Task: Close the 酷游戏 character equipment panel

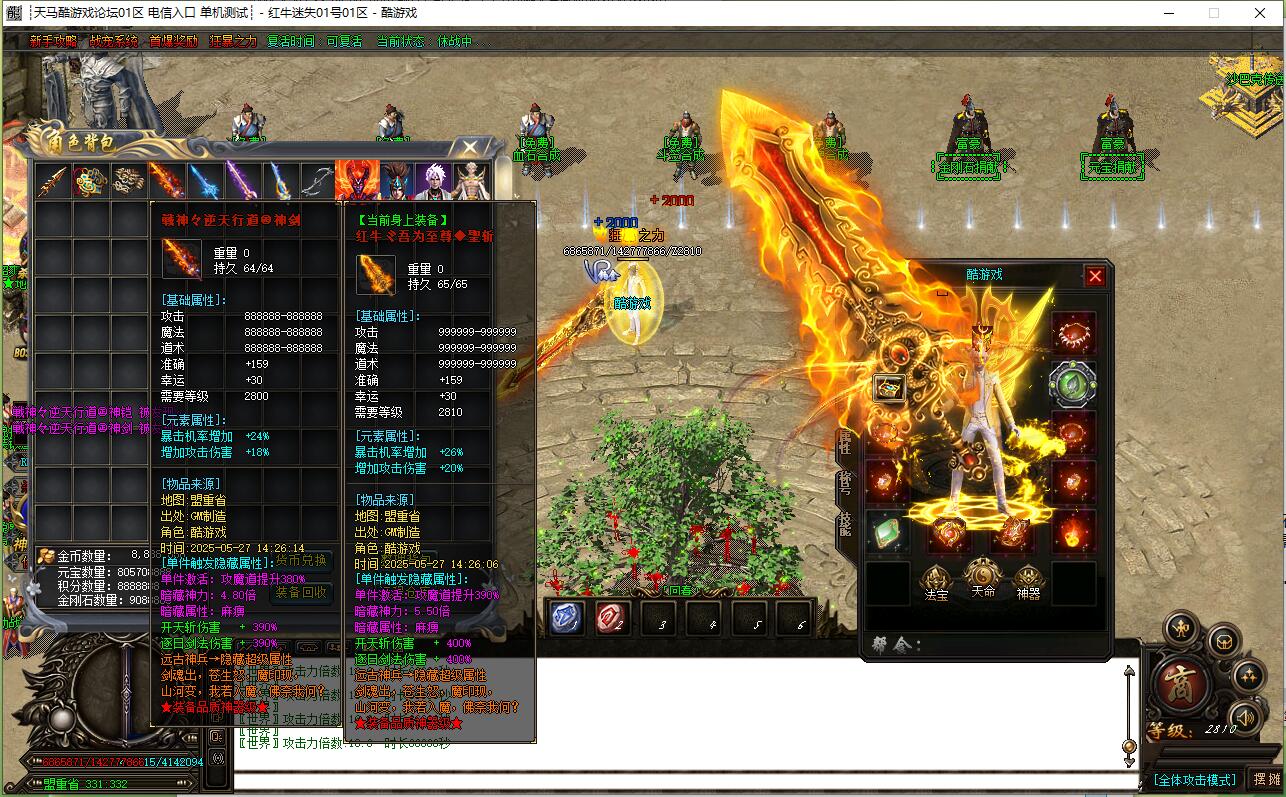Action: pos(1095,276)
